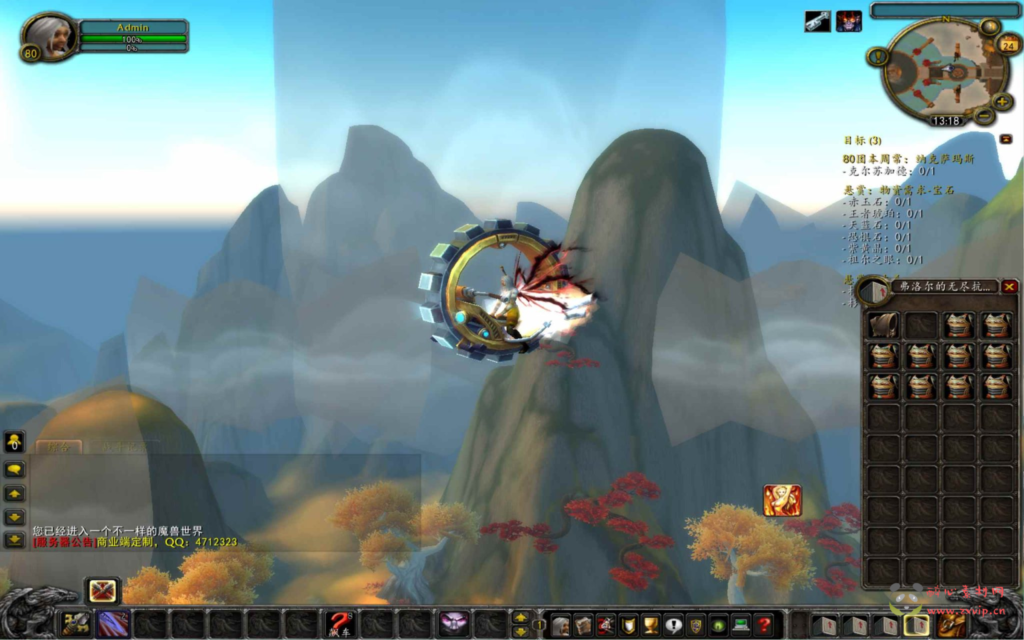Image resolution: width=1024 pixels, height=640 pixels.
Task: Close the bag window
Action: coord(1009,287)
